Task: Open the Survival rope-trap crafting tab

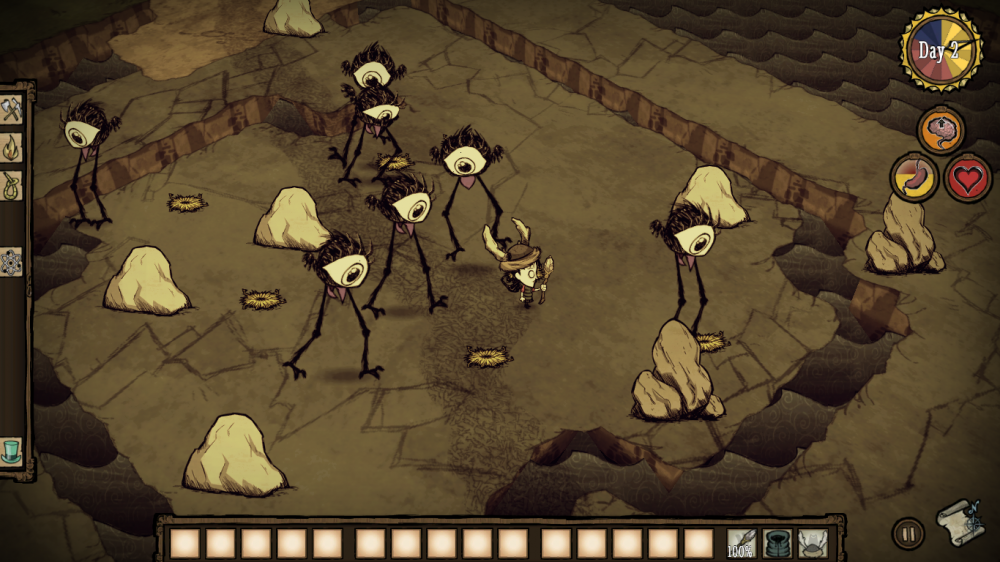Action: (12, 185)
